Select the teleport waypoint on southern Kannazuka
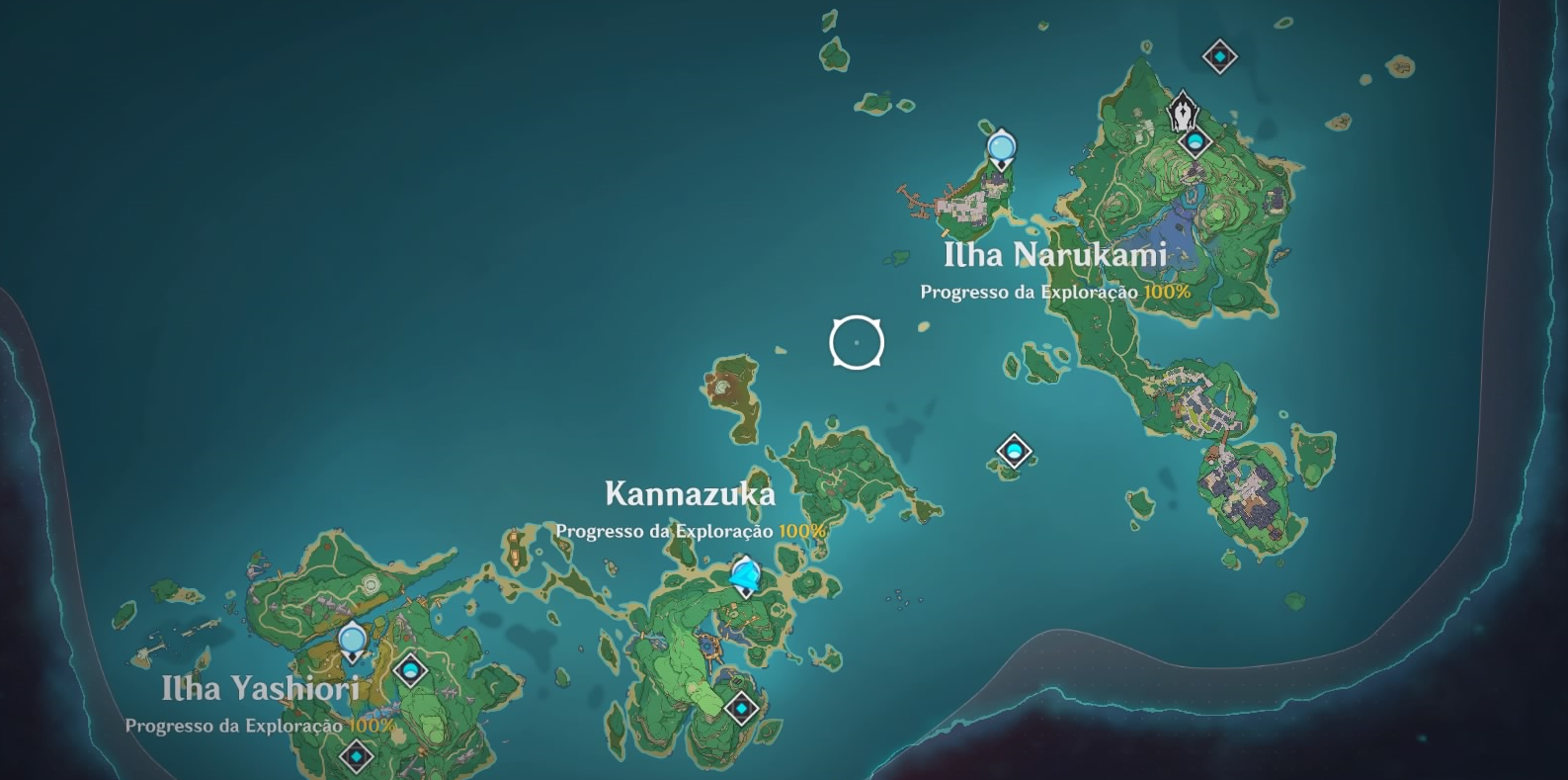This screenshot has width=1568, height=780. click(x=741, y=708)
